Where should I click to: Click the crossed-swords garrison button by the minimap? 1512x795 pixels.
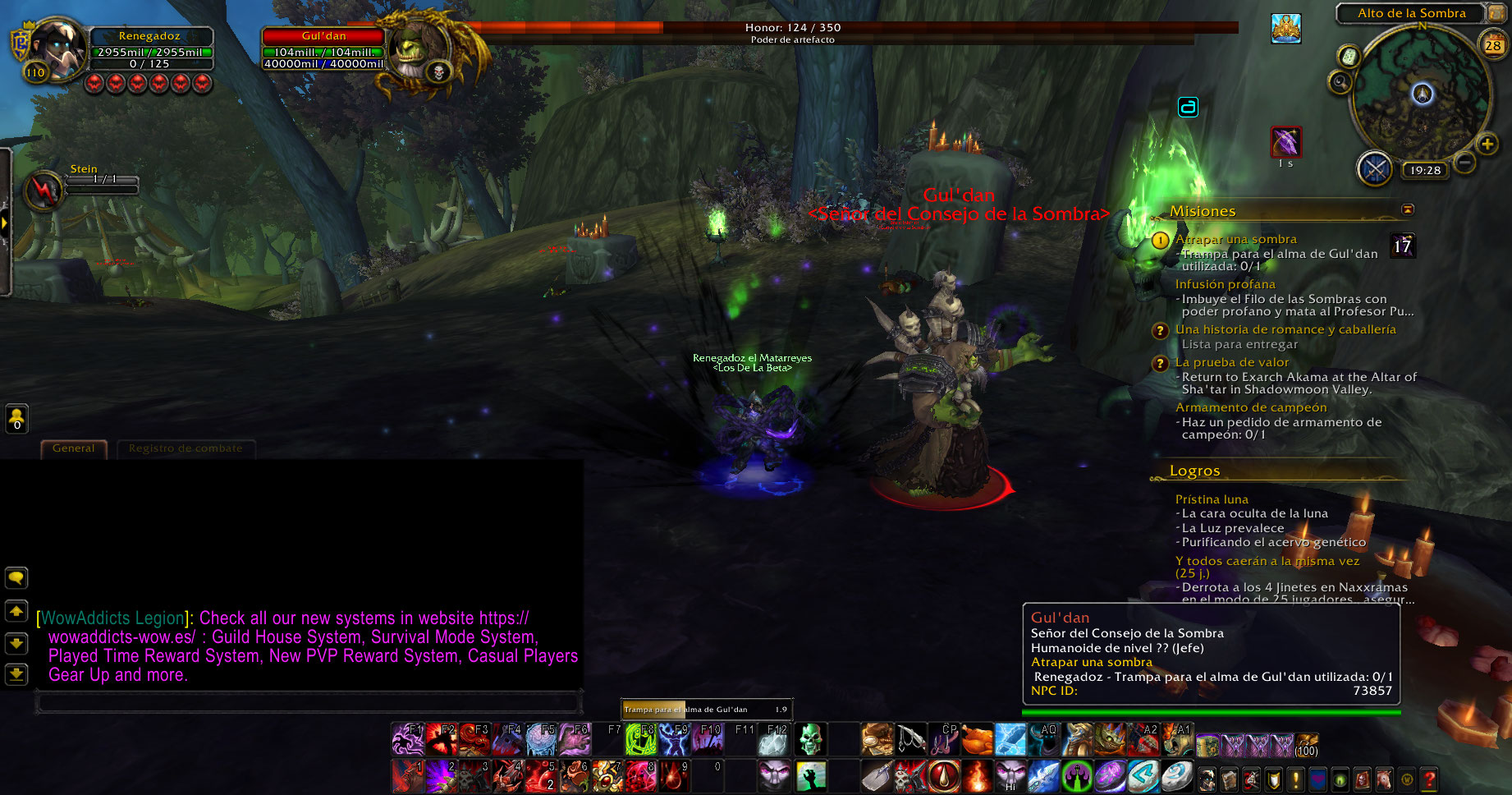click(1374, 169)
